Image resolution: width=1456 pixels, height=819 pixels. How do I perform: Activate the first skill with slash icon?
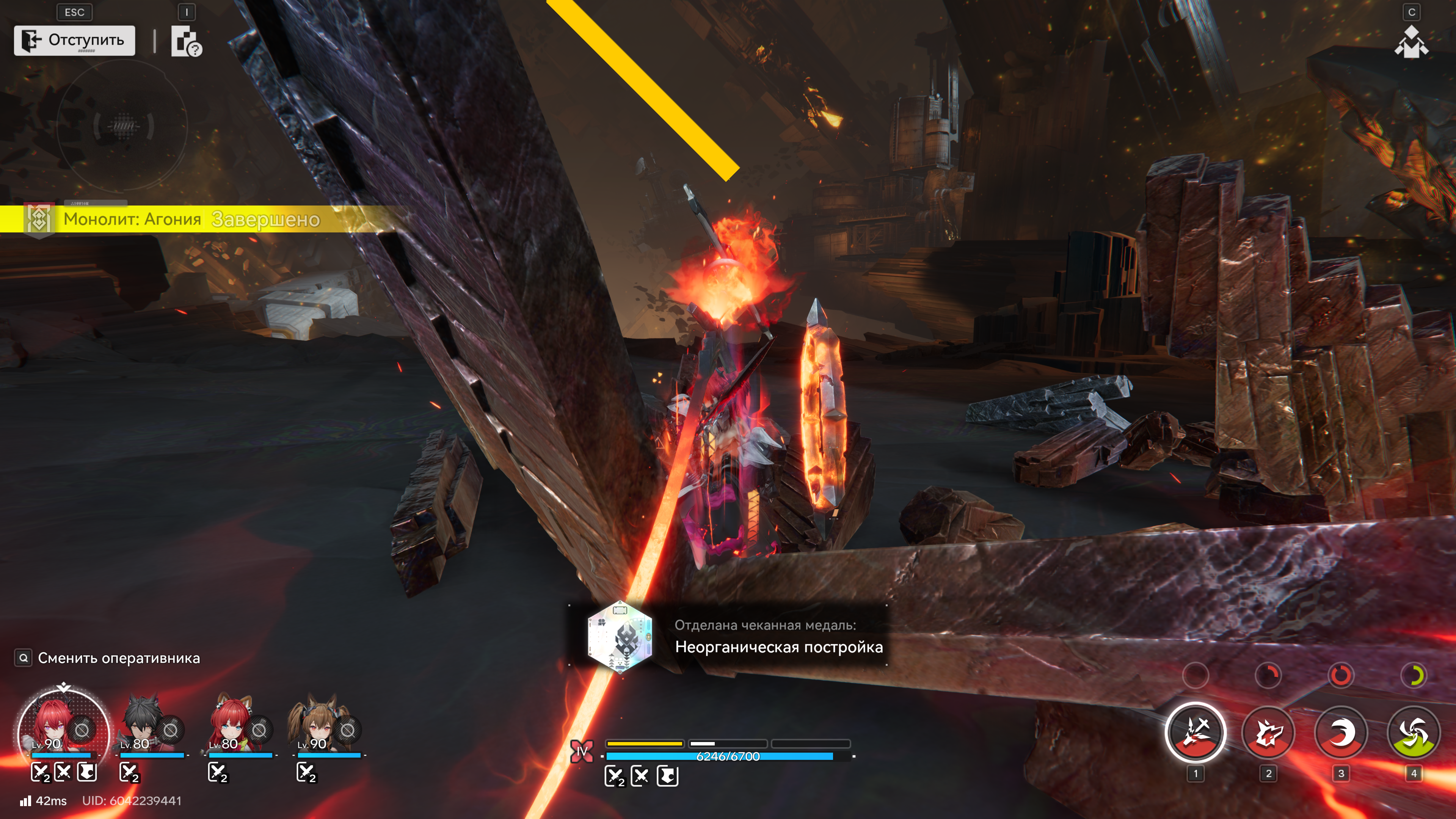(x=1195, y=733)
